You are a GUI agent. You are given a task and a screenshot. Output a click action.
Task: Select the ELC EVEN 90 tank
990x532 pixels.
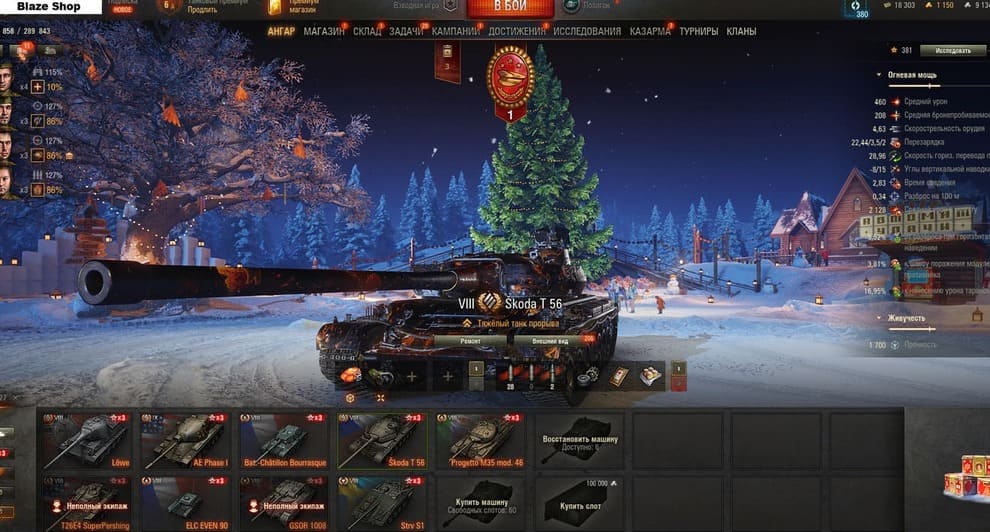[184, 503]
